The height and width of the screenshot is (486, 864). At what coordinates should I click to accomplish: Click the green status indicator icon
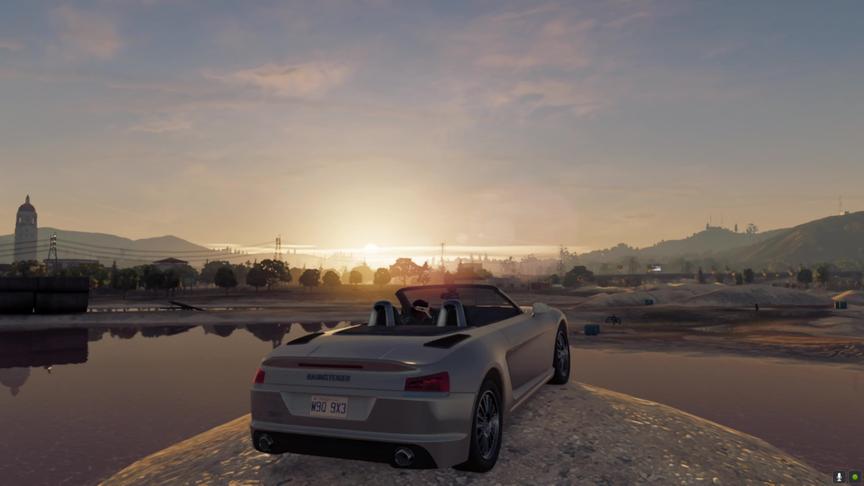[855, 477]
